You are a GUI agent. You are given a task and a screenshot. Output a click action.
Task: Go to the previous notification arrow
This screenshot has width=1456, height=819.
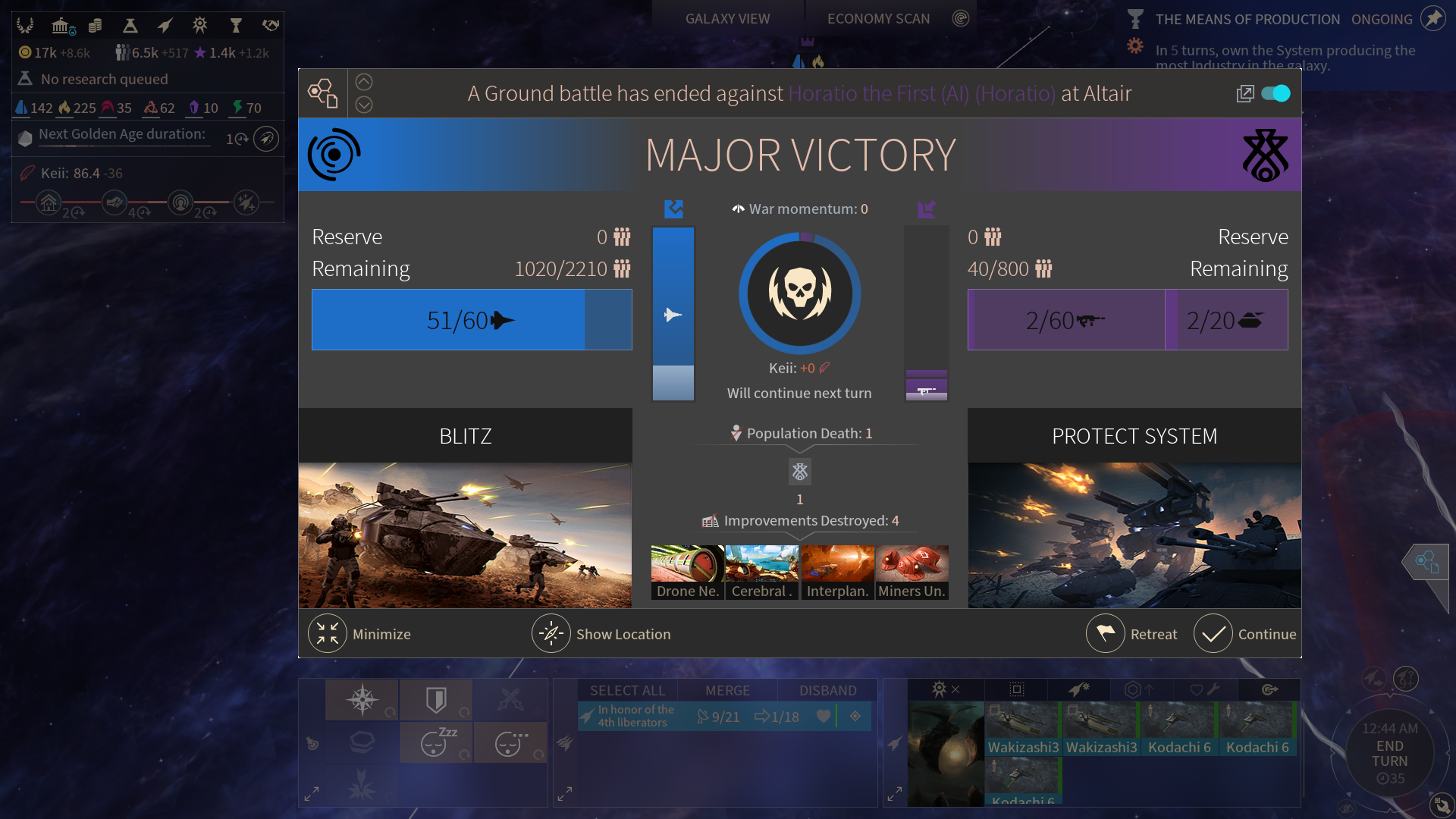click(x=364, y=82)
